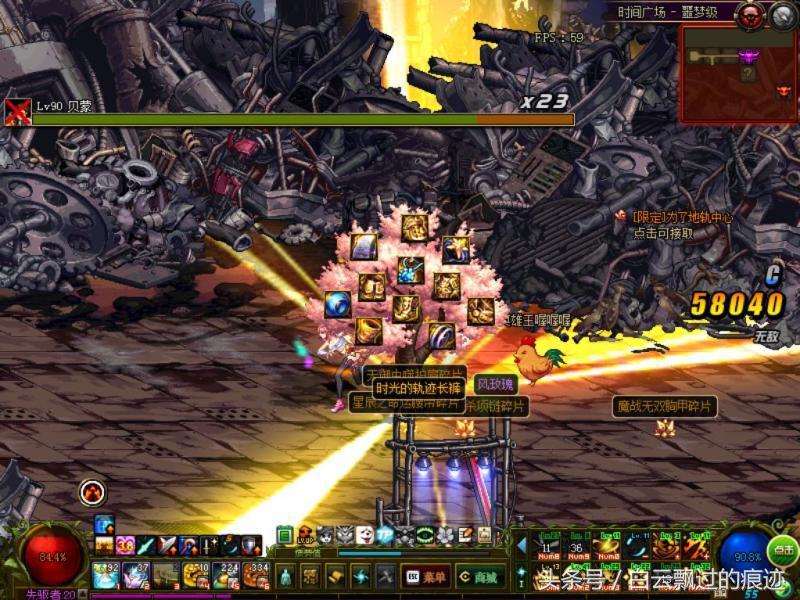Open the crossed tools menu icon

tap(386, 577)
